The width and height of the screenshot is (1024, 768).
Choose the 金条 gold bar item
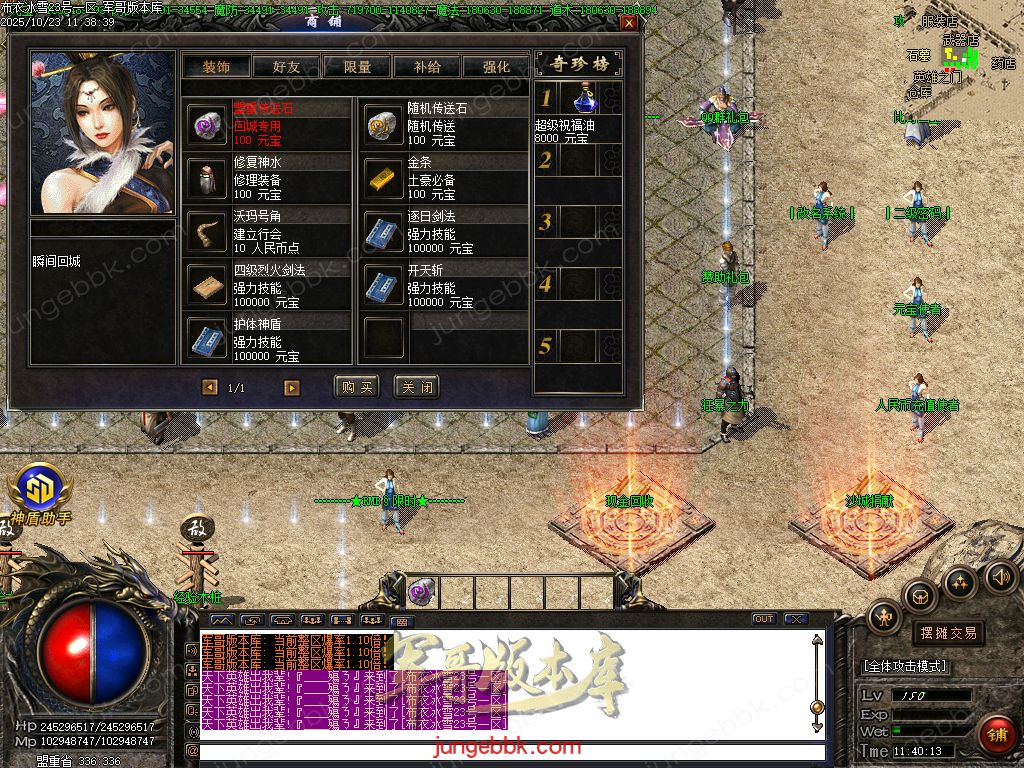[382, 178]
